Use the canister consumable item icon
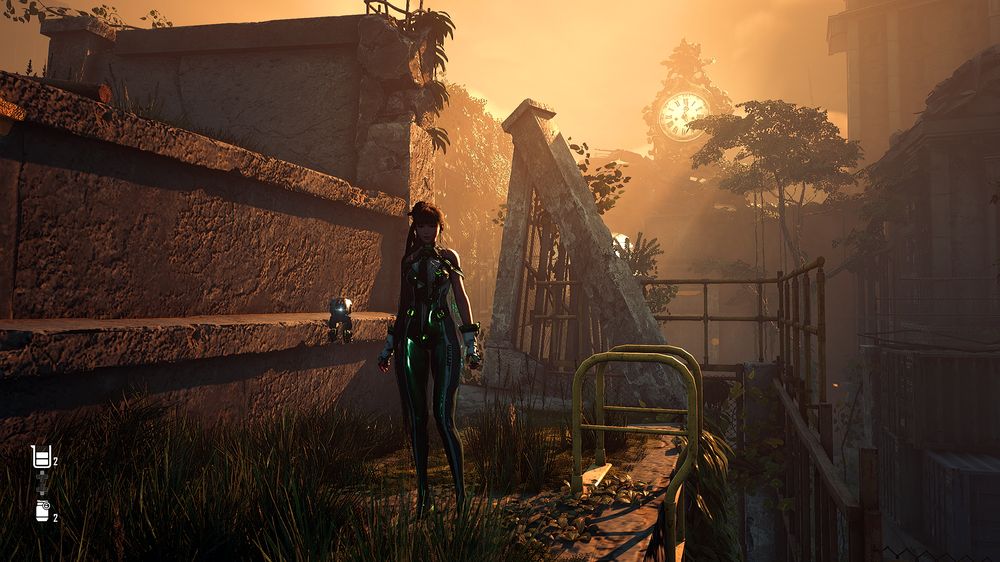The width and height of the screenshot is (1000, 562). click(x=42, y=511)
